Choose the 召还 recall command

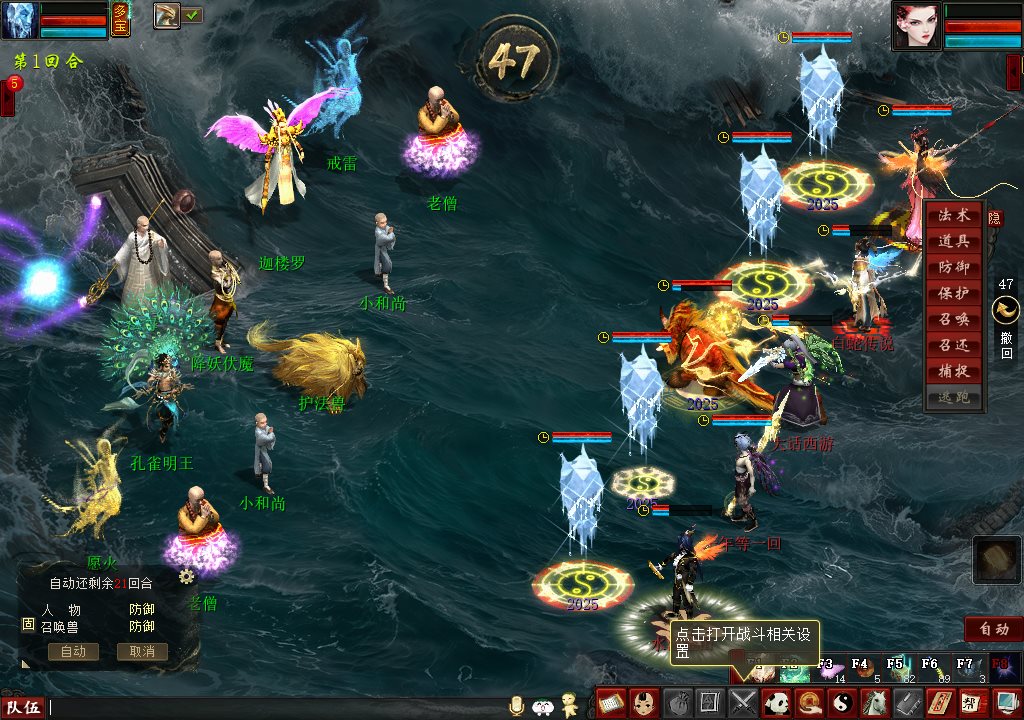(953, 346)
